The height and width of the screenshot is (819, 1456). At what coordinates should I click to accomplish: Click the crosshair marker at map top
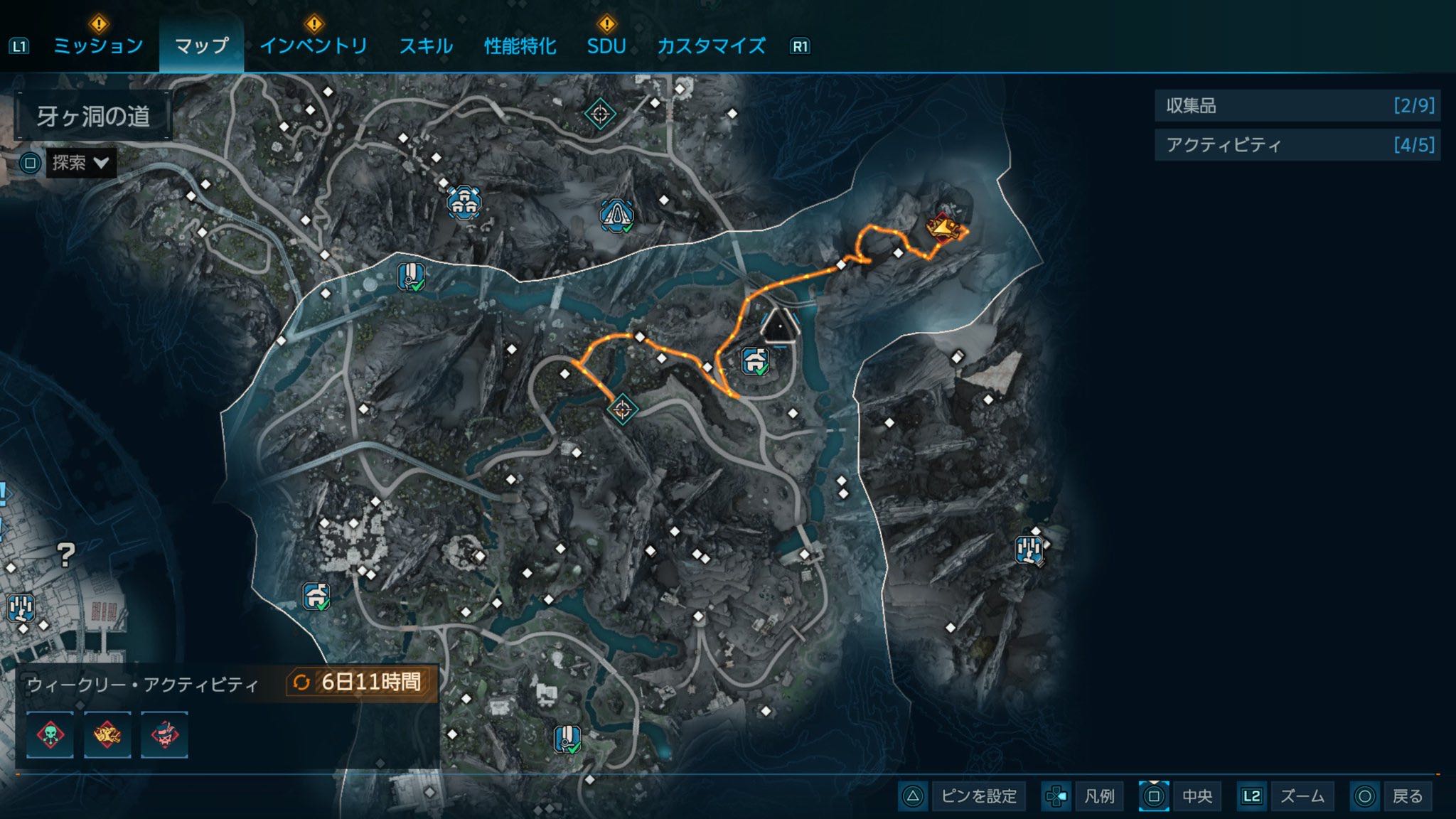coord(599,113)
